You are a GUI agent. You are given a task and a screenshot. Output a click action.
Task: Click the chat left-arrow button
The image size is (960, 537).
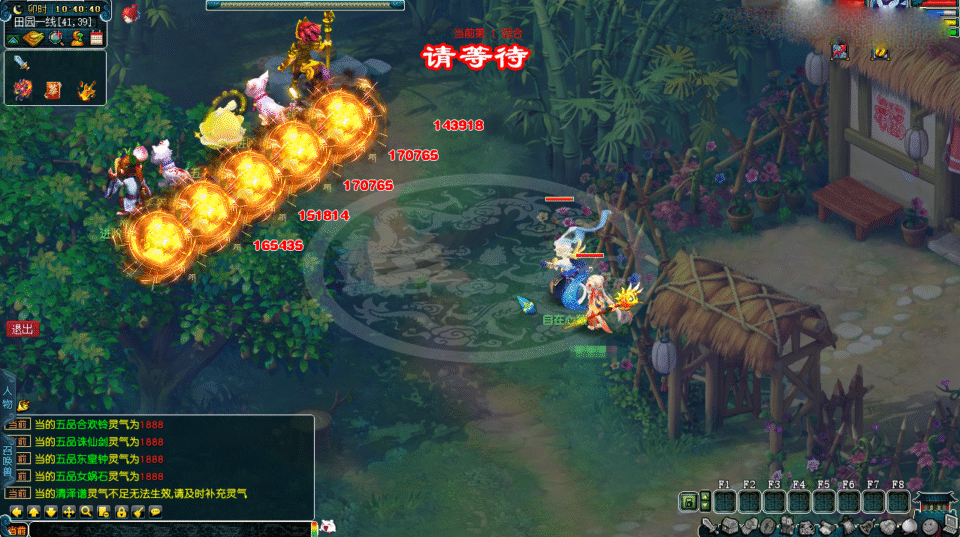pyautogui.click(x=17, y=511)
